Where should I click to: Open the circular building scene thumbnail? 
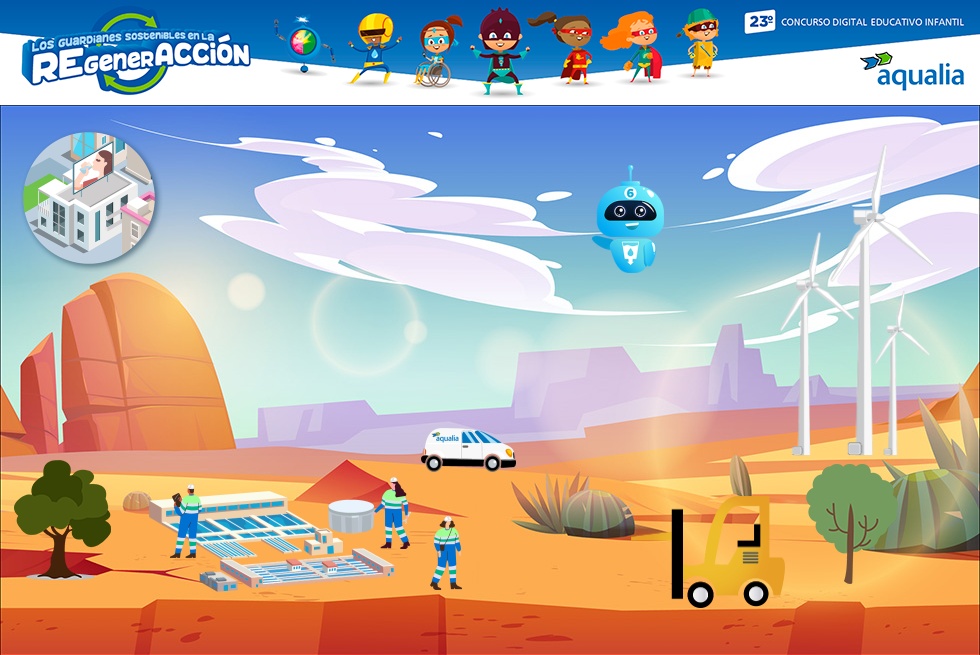click(x=89, y=198)
